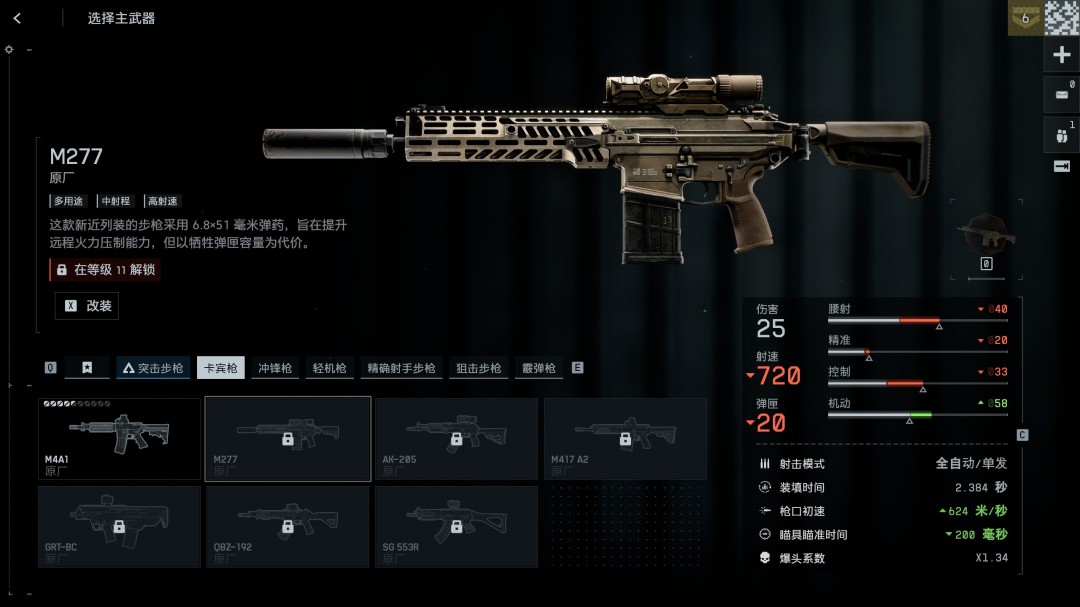
Task: Switch to the 霰弹枪 category tab
Action: [538, 368]
